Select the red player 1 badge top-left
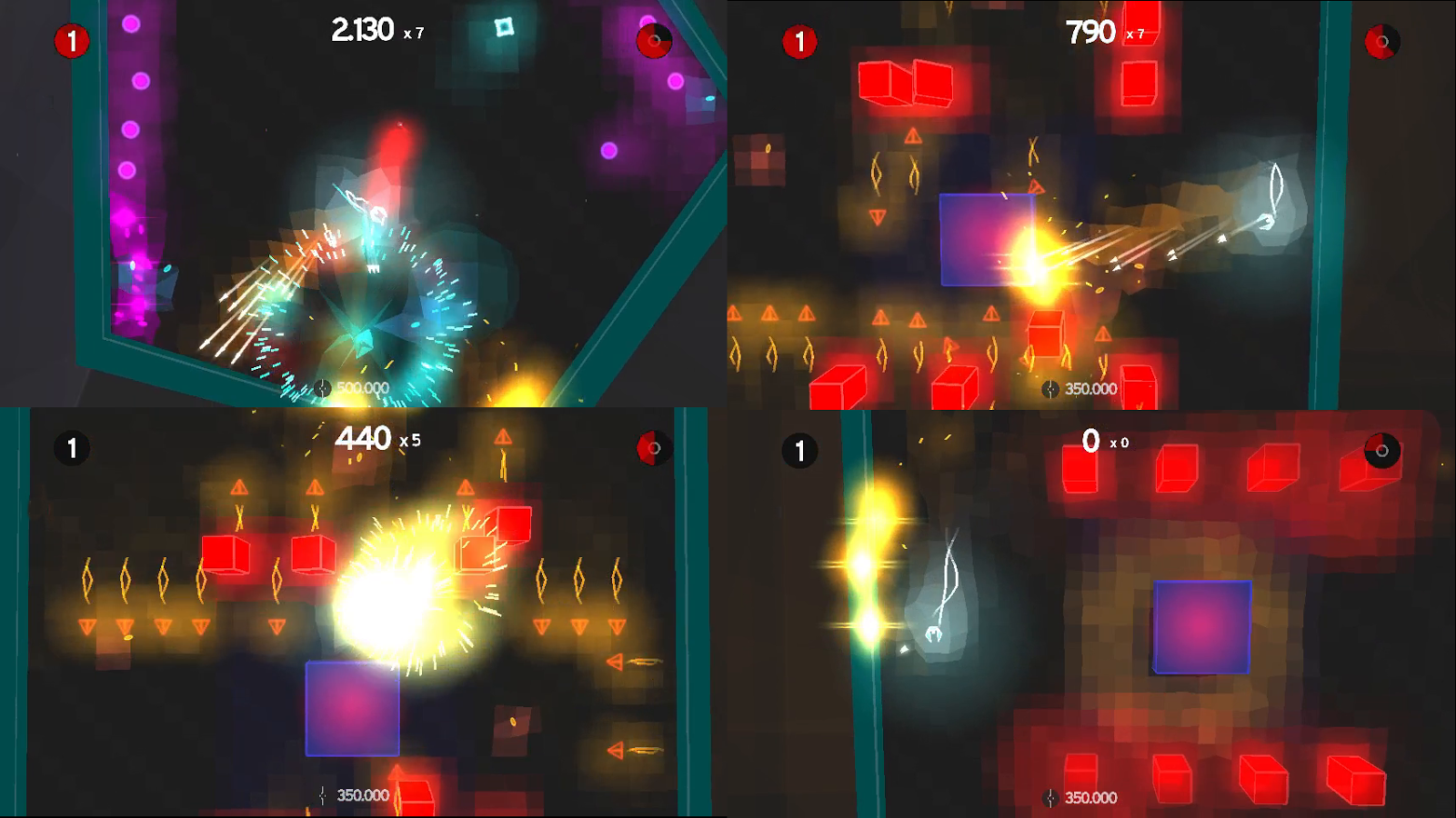This screenshot has width=1456, height=818. (x=70, y=40)
